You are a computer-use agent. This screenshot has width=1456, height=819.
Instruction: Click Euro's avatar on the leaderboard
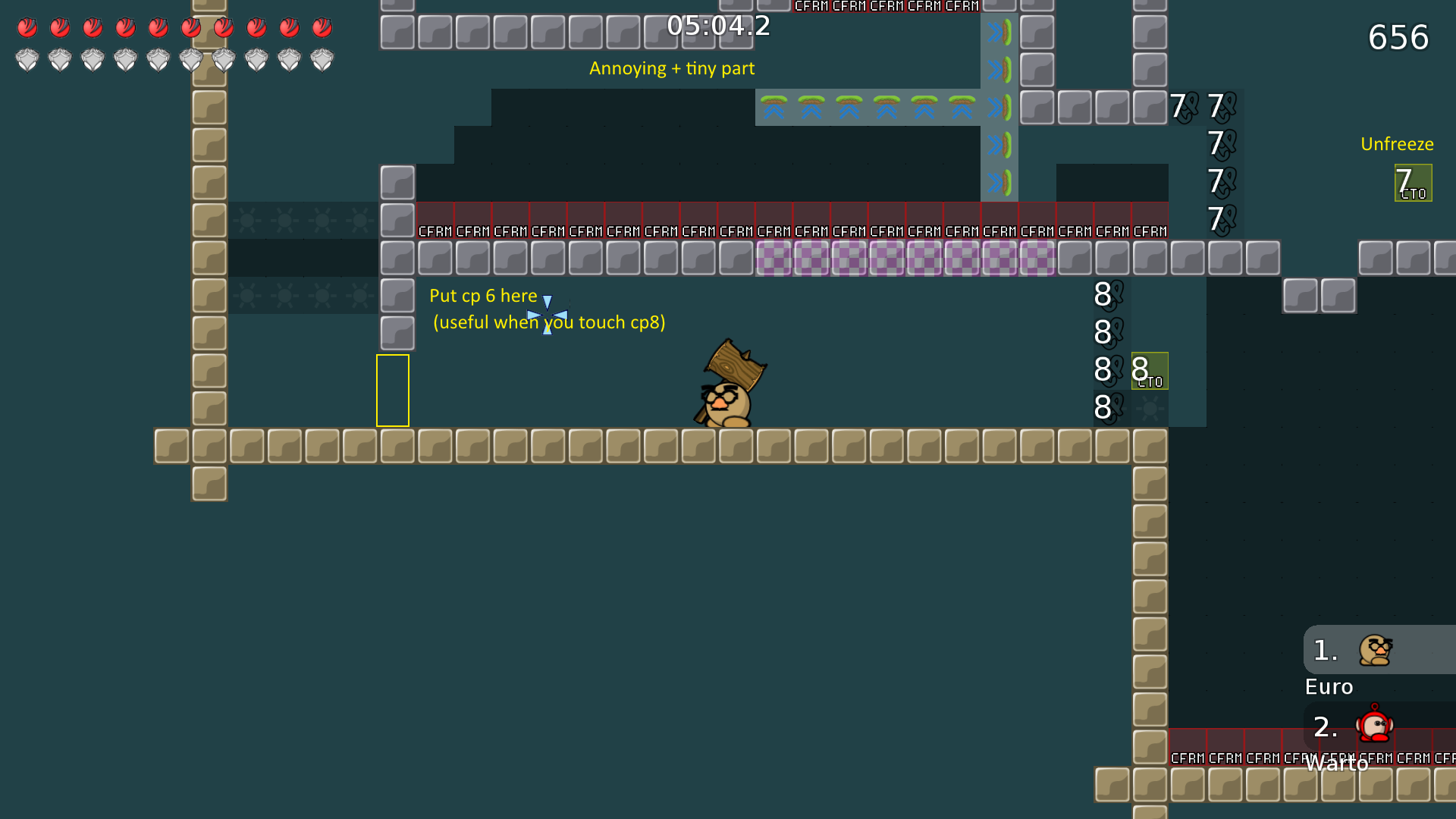click(x=1376, y=651)
